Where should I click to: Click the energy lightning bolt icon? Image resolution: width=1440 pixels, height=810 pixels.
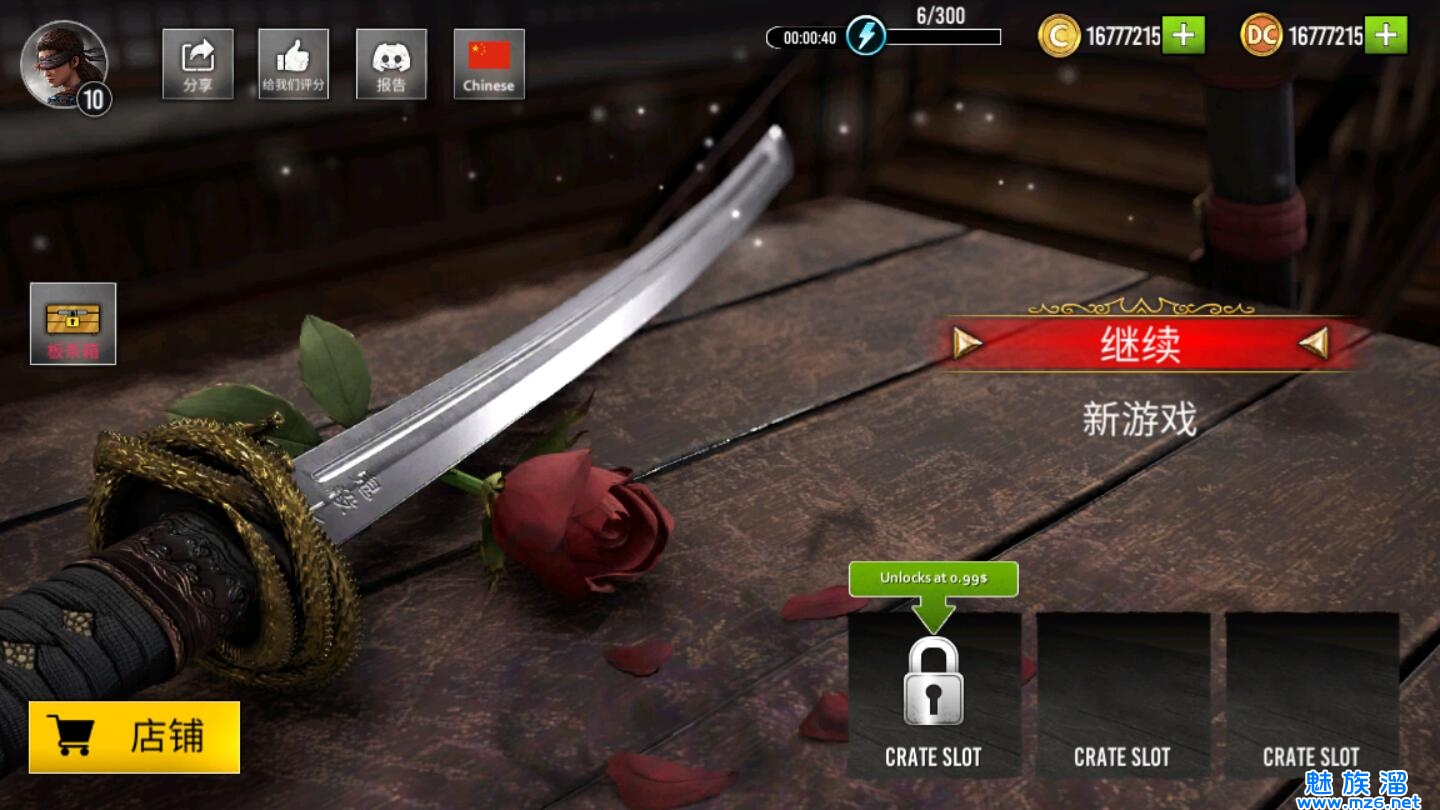pyautogui.click(x=865, y=37)
